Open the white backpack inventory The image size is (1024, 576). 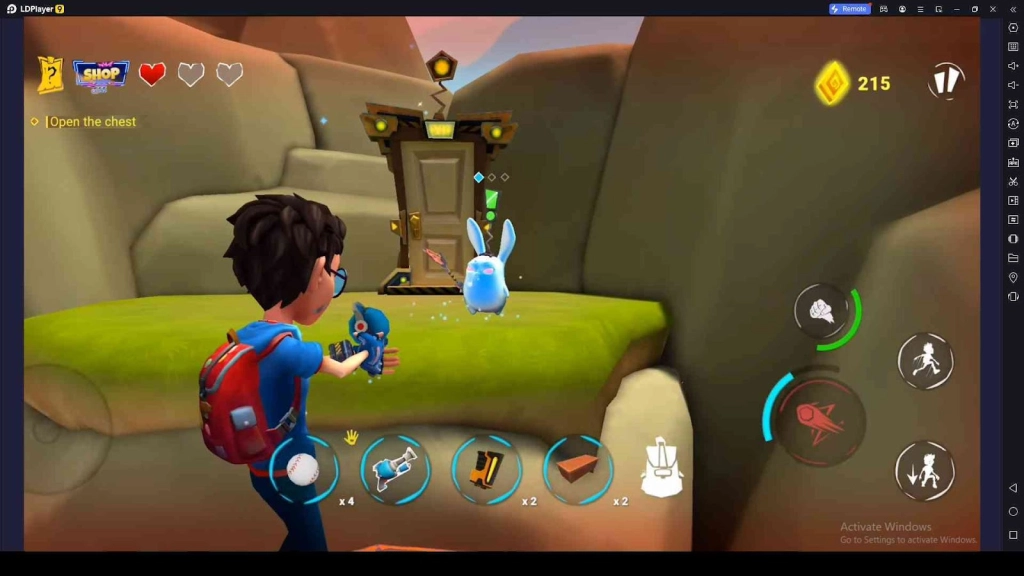tap(662, 468)
